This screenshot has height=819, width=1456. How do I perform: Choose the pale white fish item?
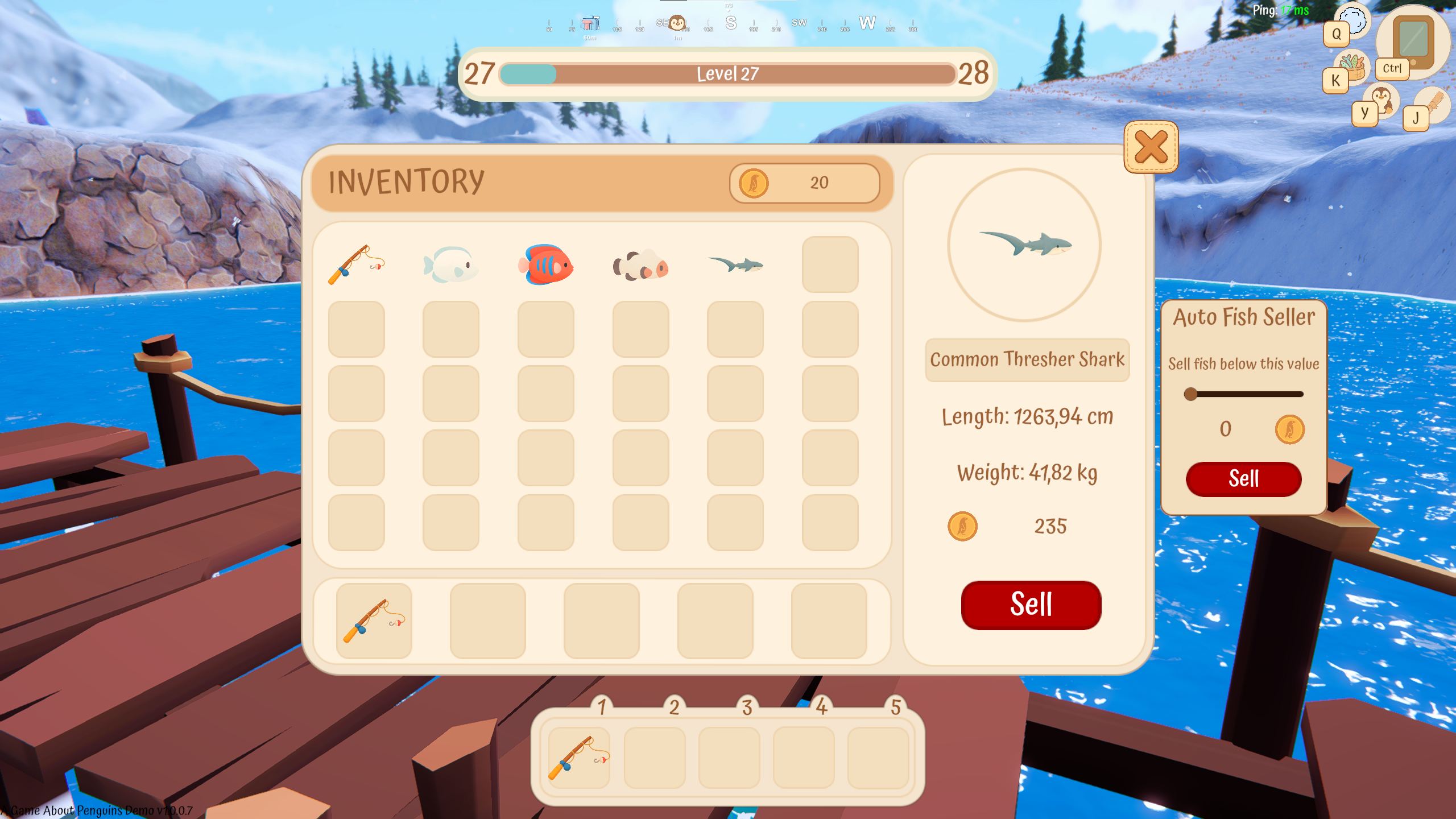(x=450, y=265)
